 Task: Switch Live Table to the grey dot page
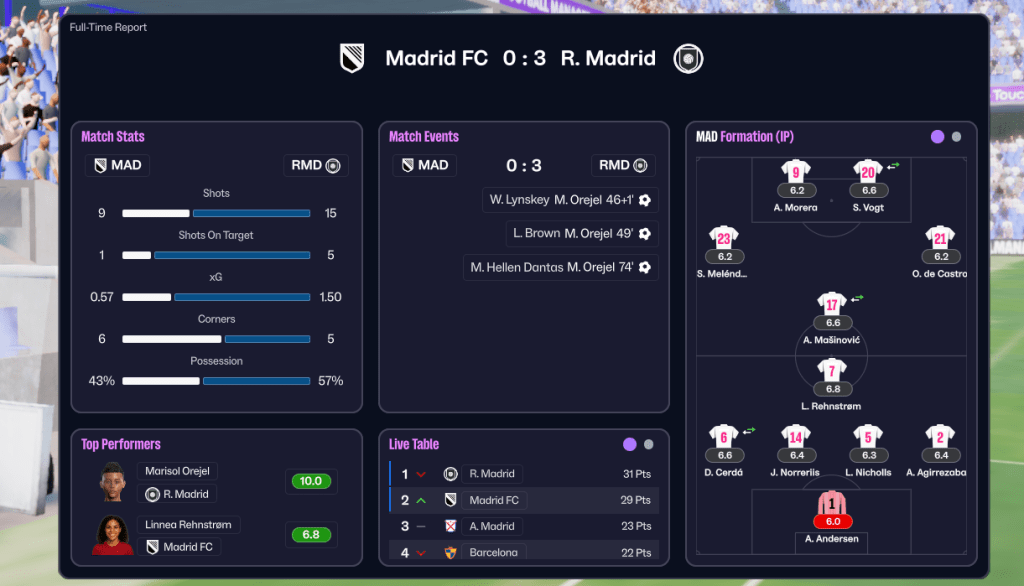click(649, 445)
